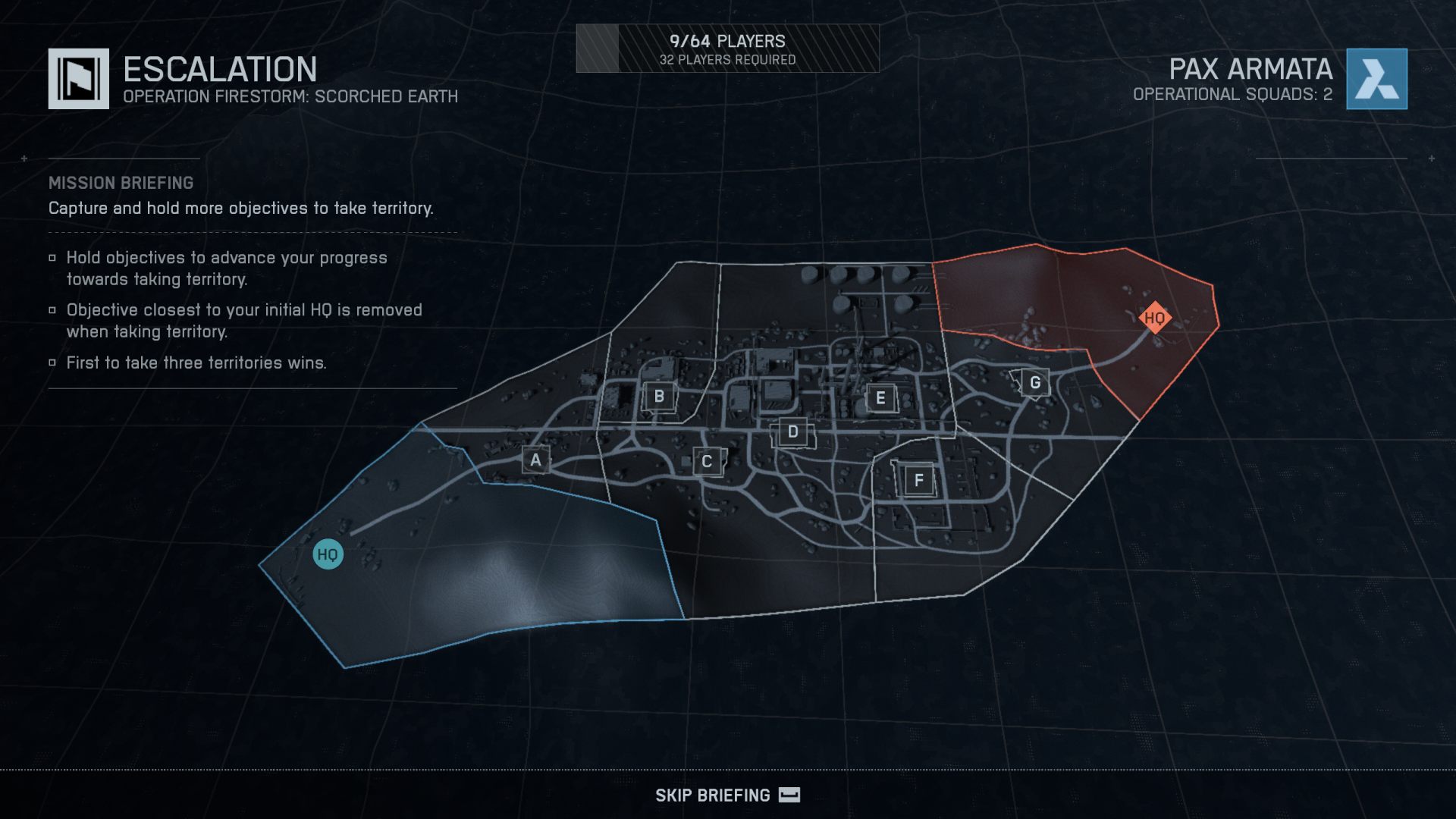Select objective marker F on the map
This screenshot has height=819, width=1456.
coord(918,480)
